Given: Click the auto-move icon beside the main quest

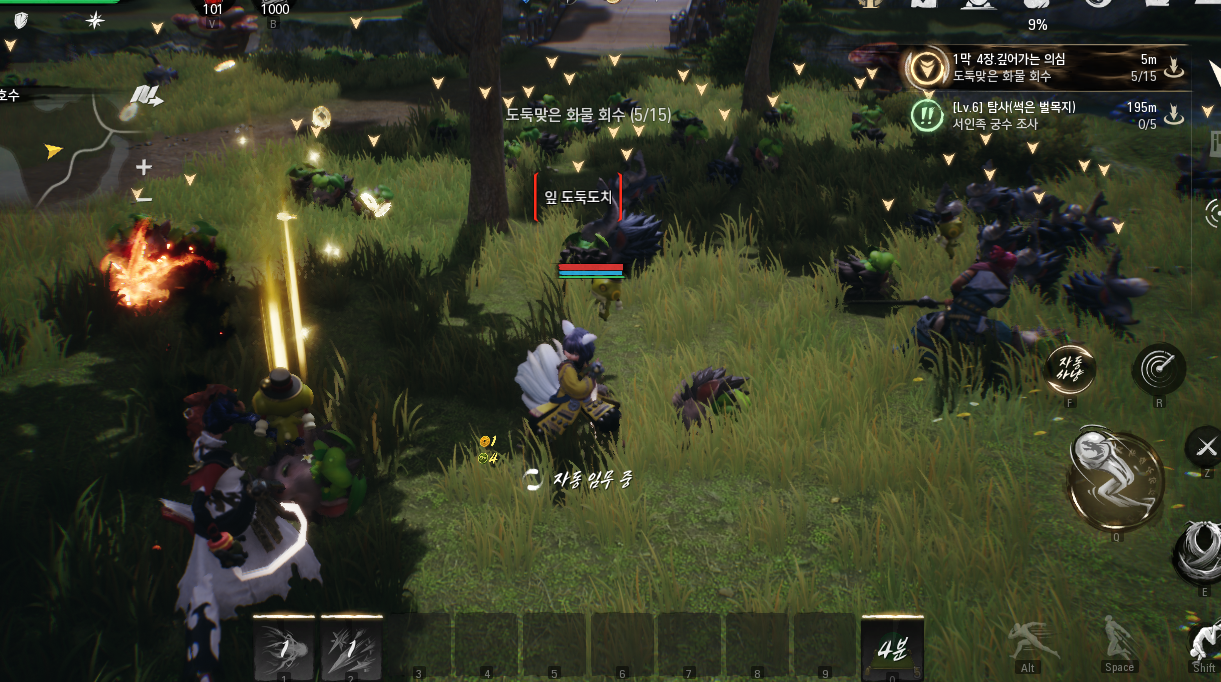Looking at the screenshot, I should click(x=1174, y=68).
